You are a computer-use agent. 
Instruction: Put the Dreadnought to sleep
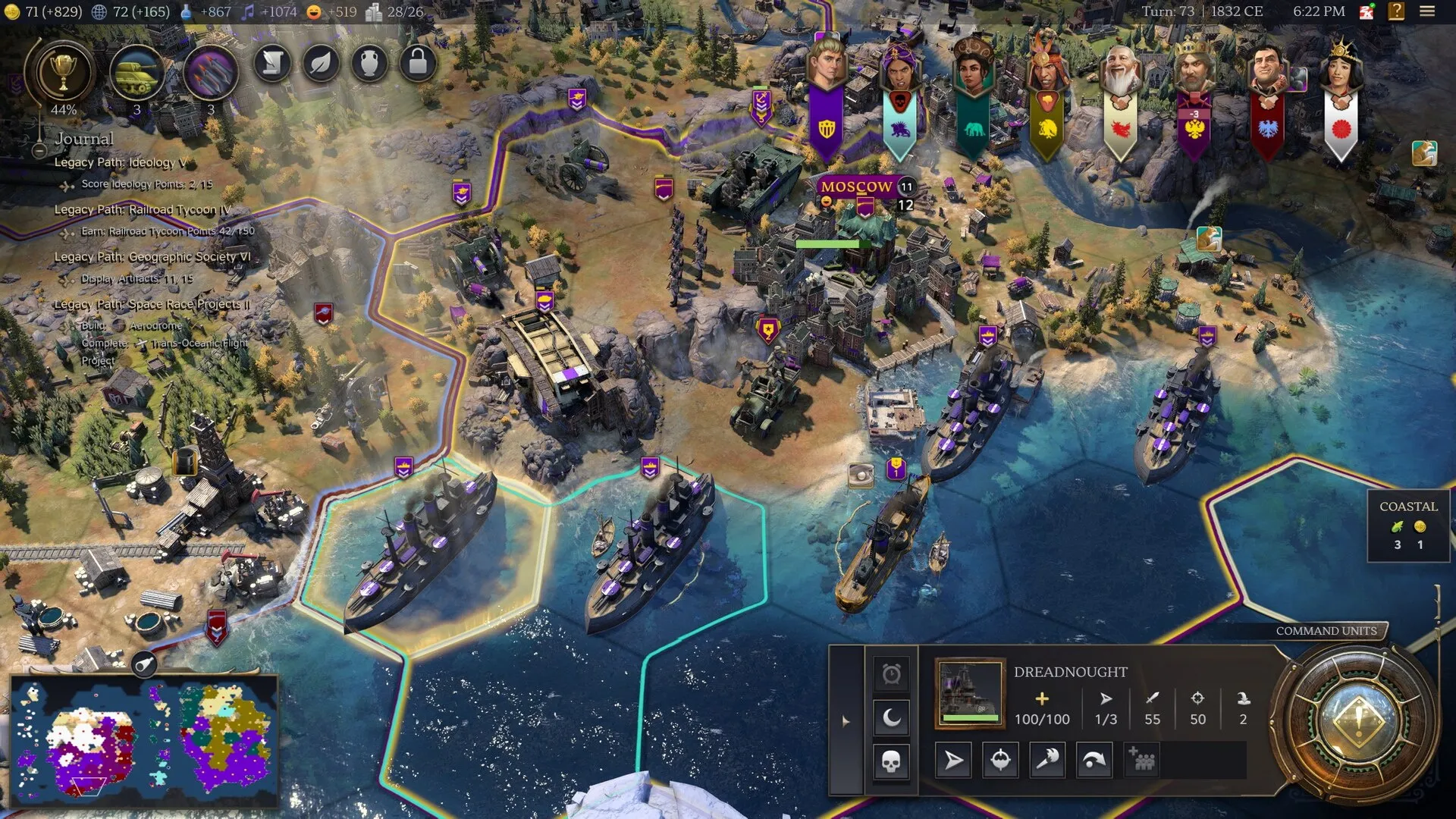[891, 717]
